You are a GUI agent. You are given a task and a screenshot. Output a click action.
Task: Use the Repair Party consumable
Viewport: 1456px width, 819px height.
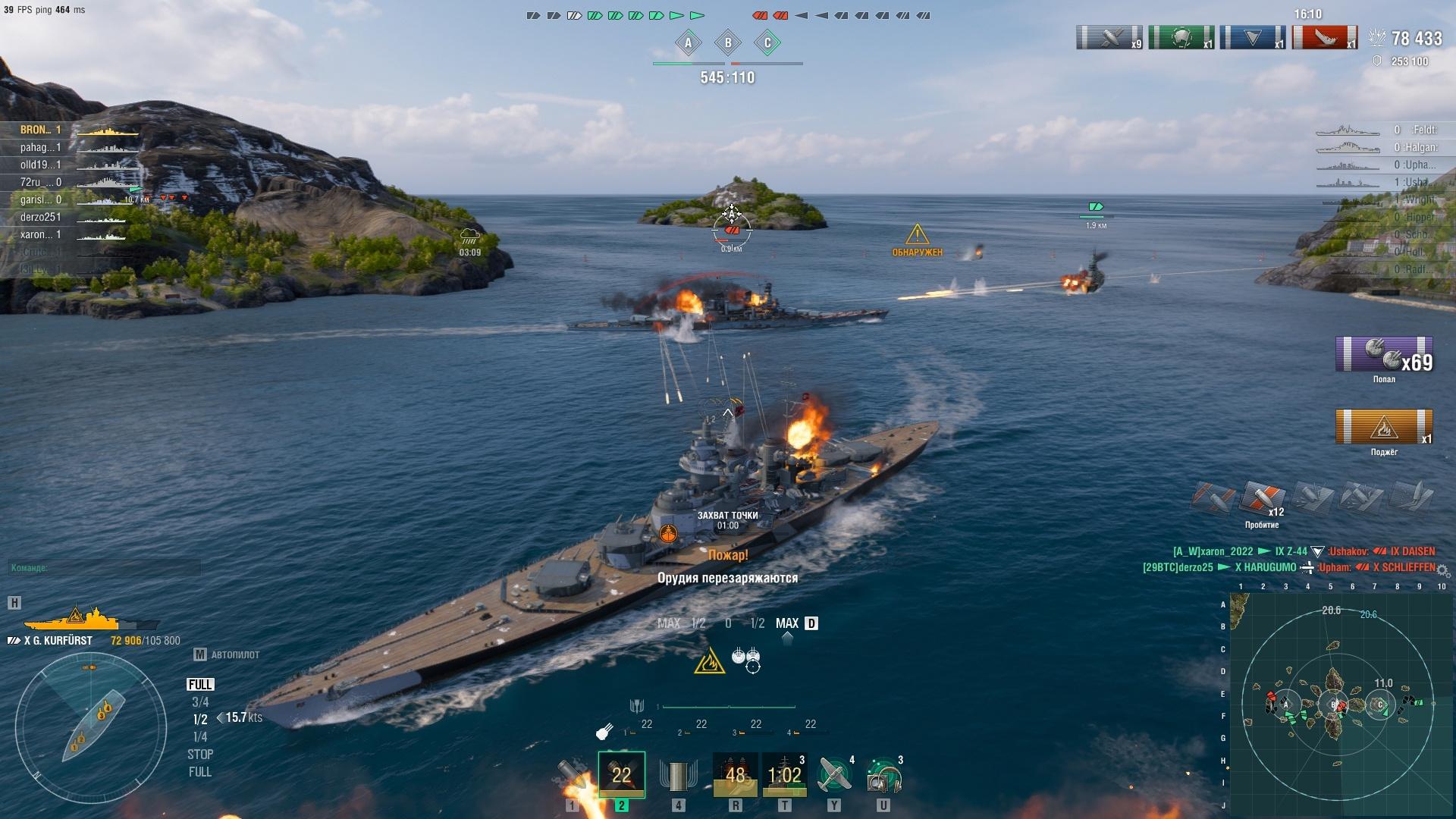coord(784,775)
